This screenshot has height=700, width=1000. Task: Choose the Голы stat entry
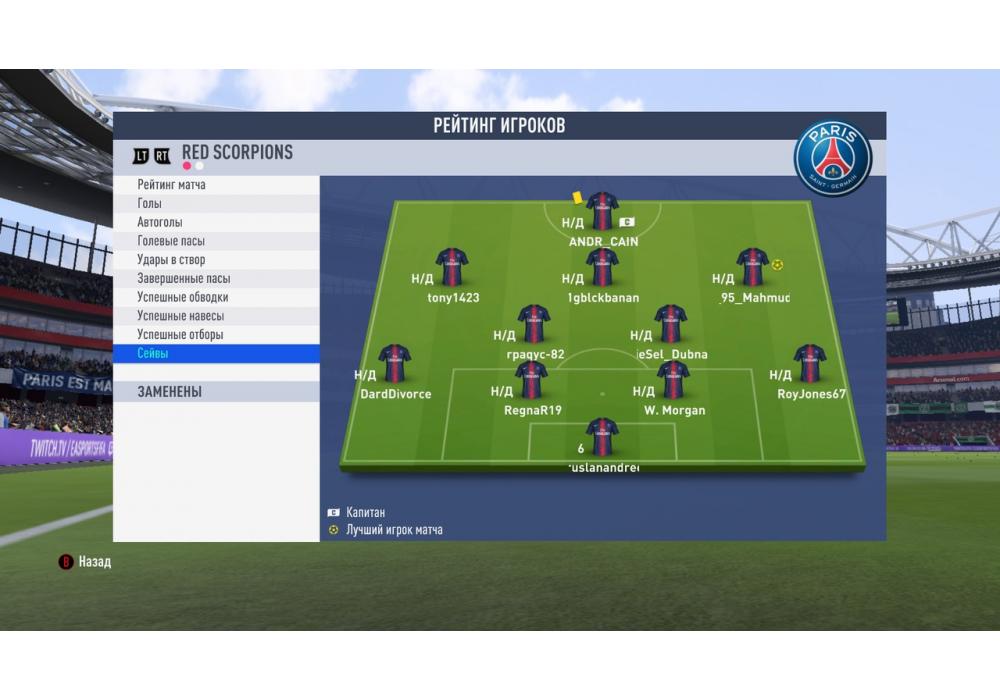(x=216, y=204)
